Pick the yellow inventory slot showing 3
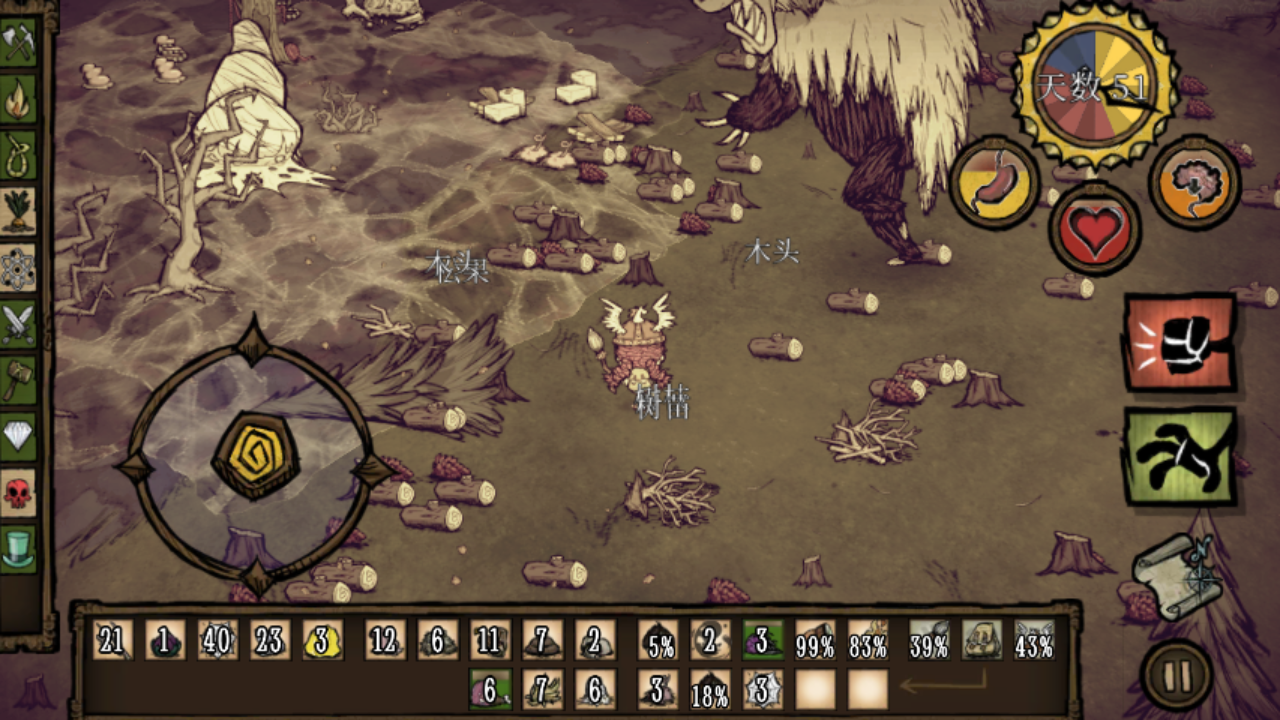 [x=322, y=640]
